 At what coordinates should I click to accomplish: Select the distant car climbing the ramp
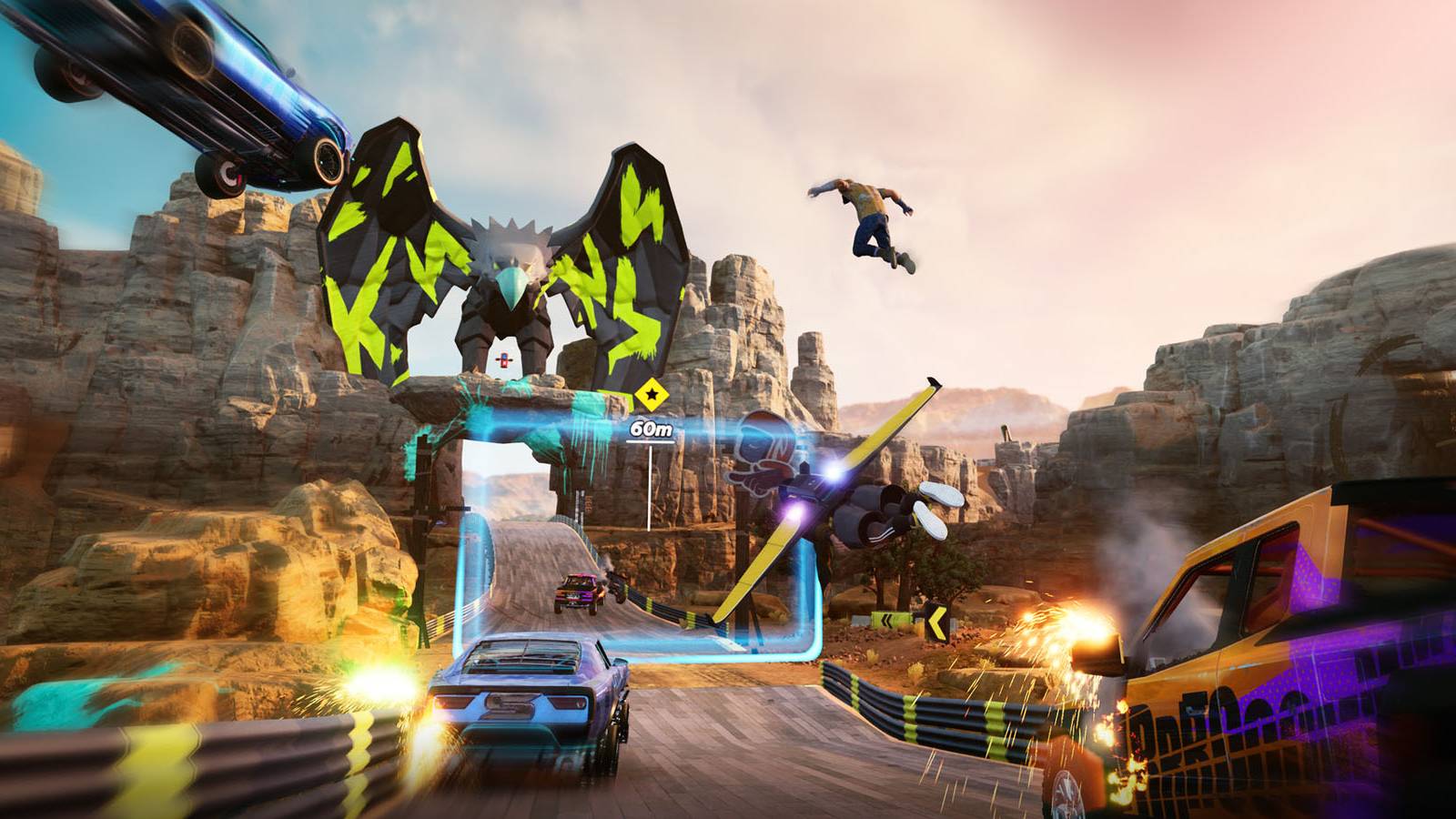[578, 591]
